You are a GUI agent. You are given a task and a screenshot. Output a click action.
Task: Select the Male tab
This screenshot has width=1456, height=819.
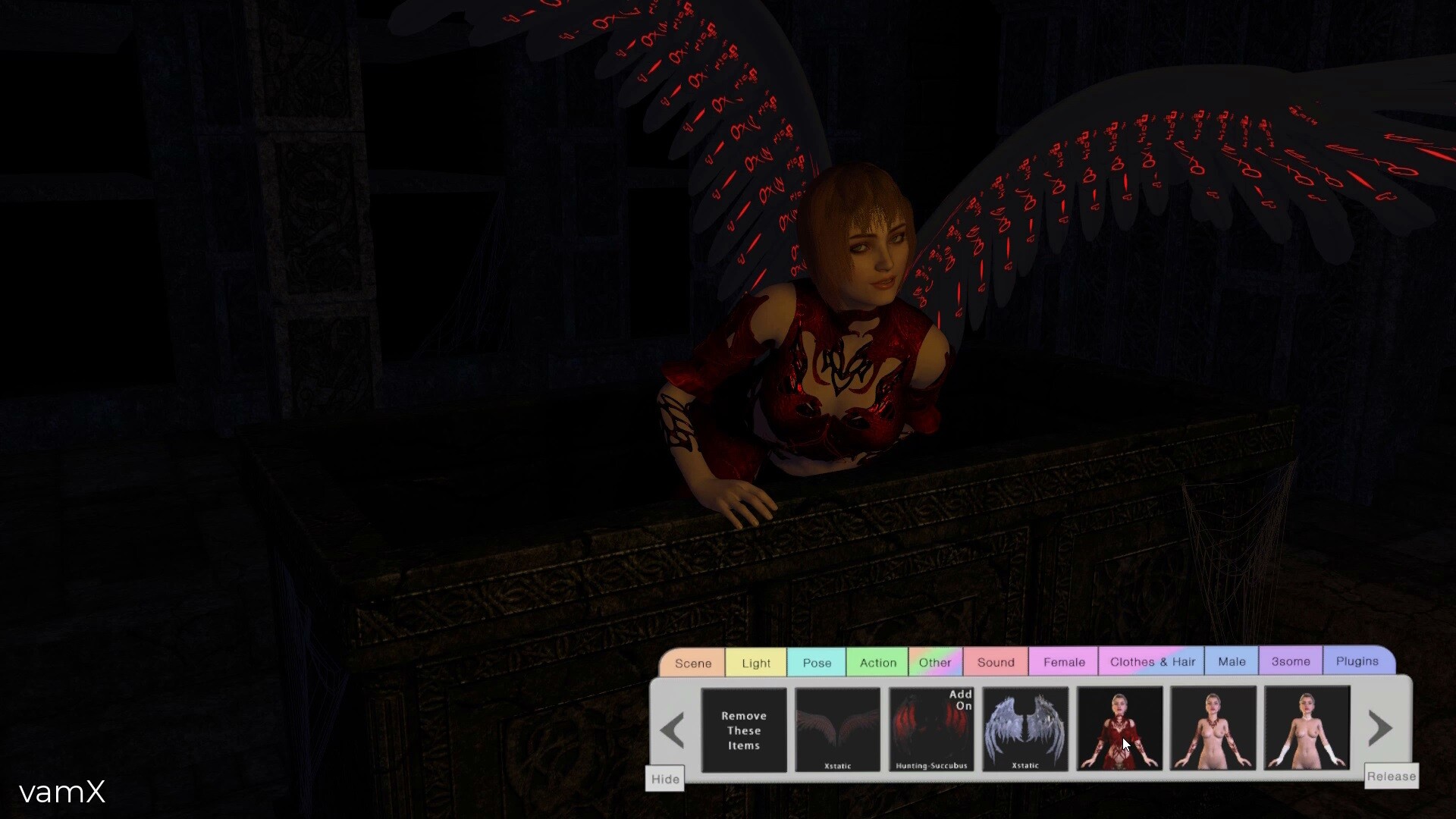point(1232,662)
